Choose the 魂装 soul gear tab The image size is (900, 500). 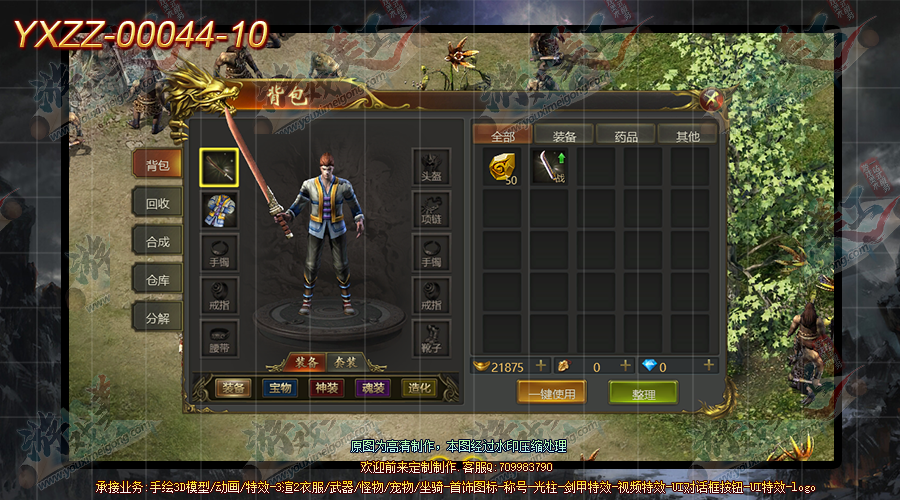pos(373,388)
